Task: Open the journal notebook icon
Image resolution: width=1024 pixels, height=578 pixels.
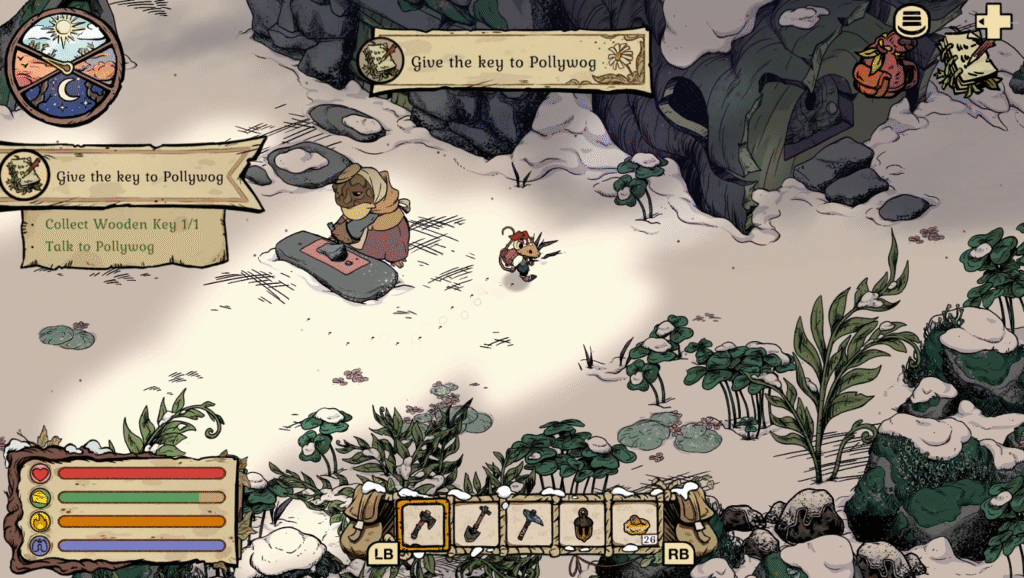Action: (968, 62)
